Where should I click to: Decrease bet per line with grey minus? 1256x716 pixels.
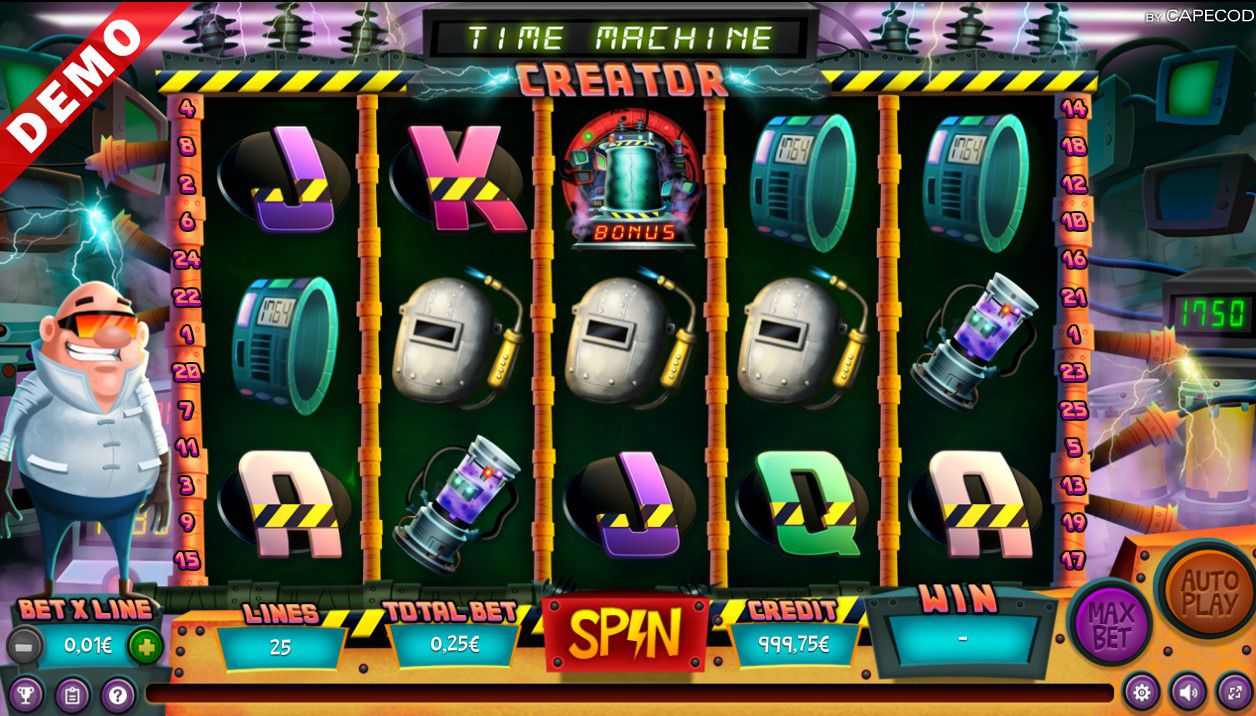click(24, 646)
